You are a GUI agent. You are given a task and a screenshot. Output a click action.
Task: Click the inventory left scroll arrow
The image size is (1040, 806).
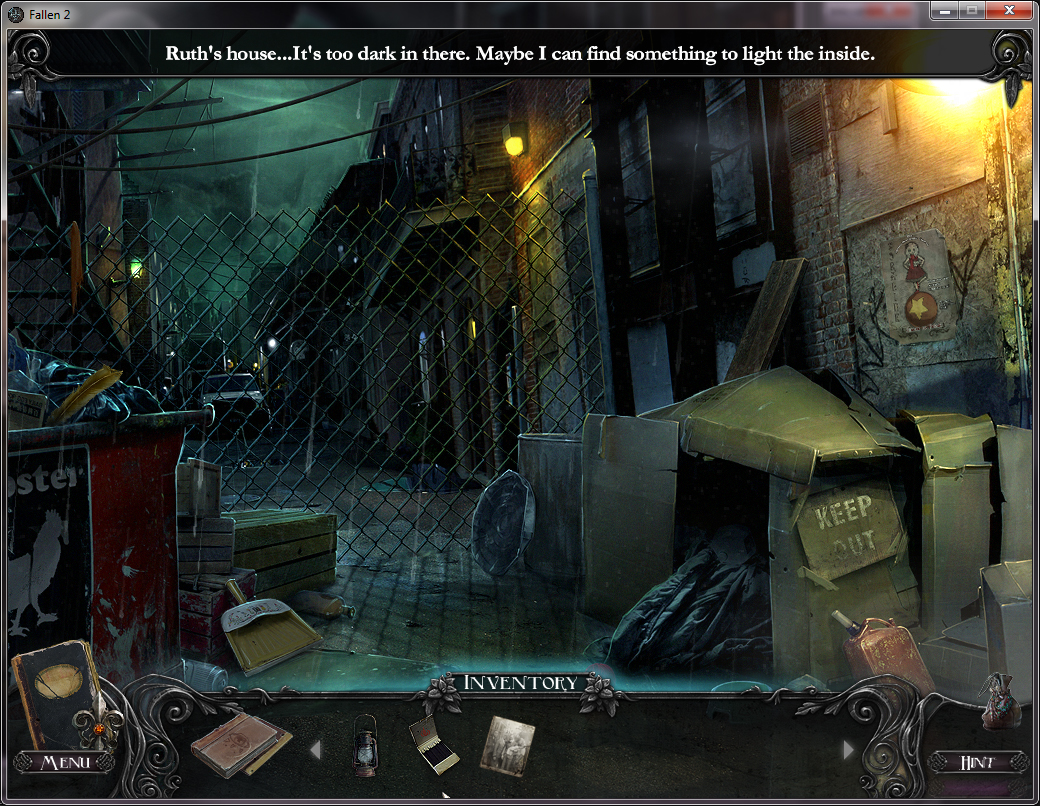coord(314,749)
